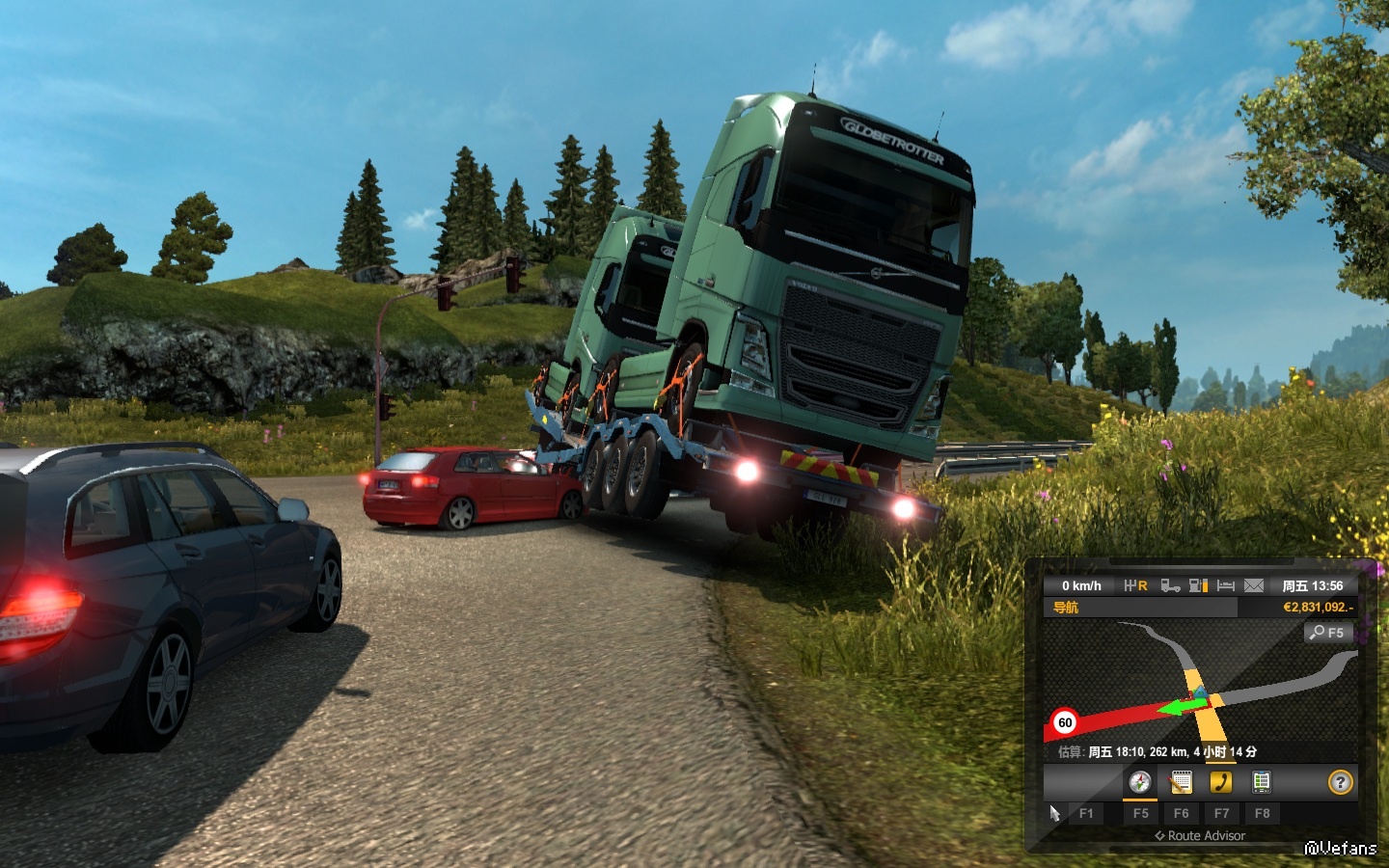Image resolution: width=1389 pixels, height=868 pixels.
Task: Open the mail envelope icon
Action: click(1254, 585)
